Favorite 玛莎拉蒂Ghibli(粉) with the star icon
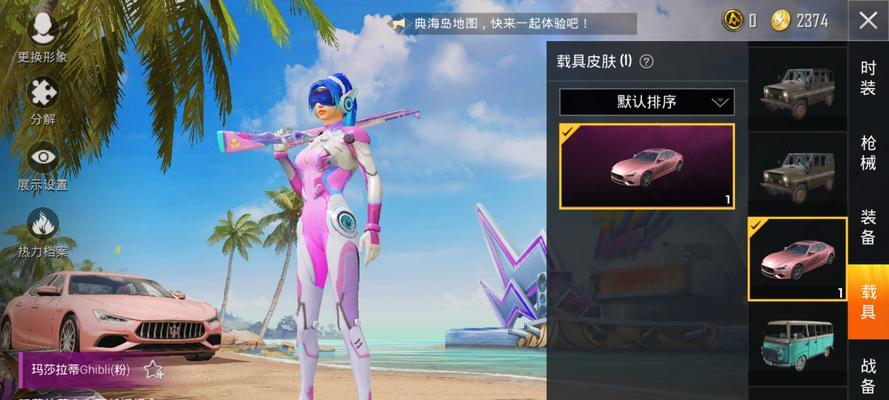The width and height of the screenshot is (889, 400). pos(153,370)
